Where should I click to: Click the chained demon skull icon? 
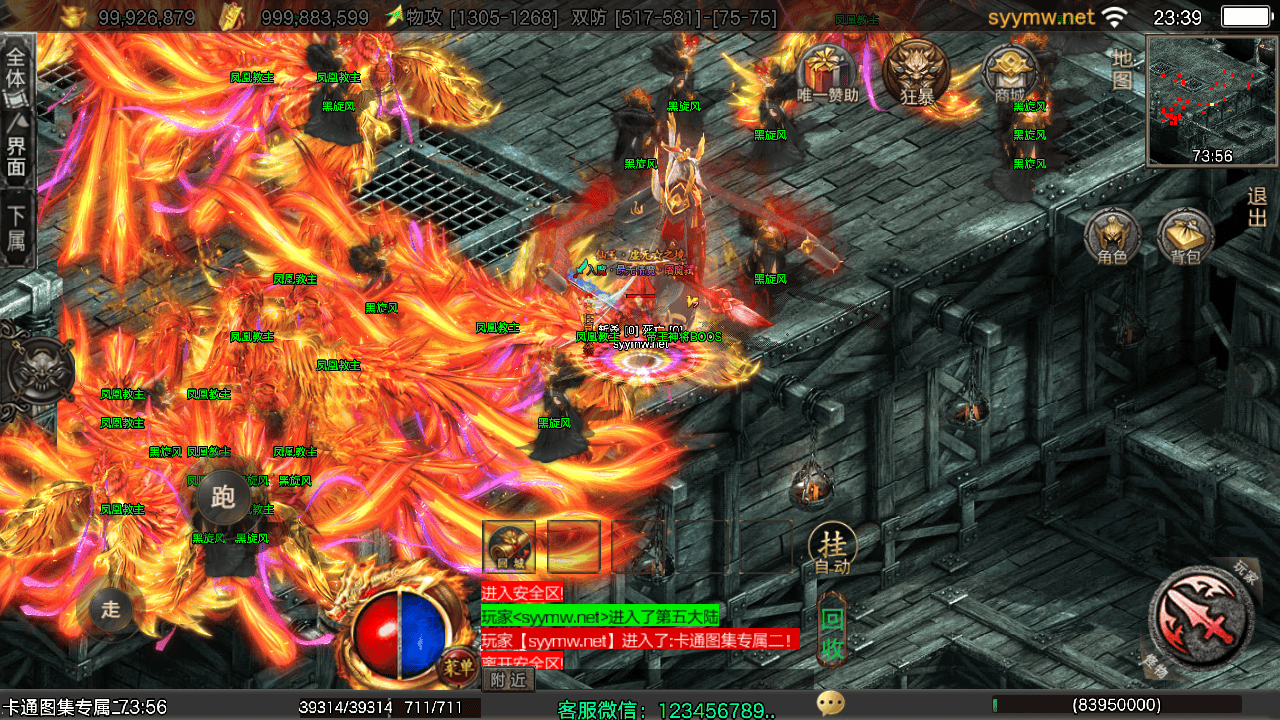pyautogui.click(x=40, y=369)
